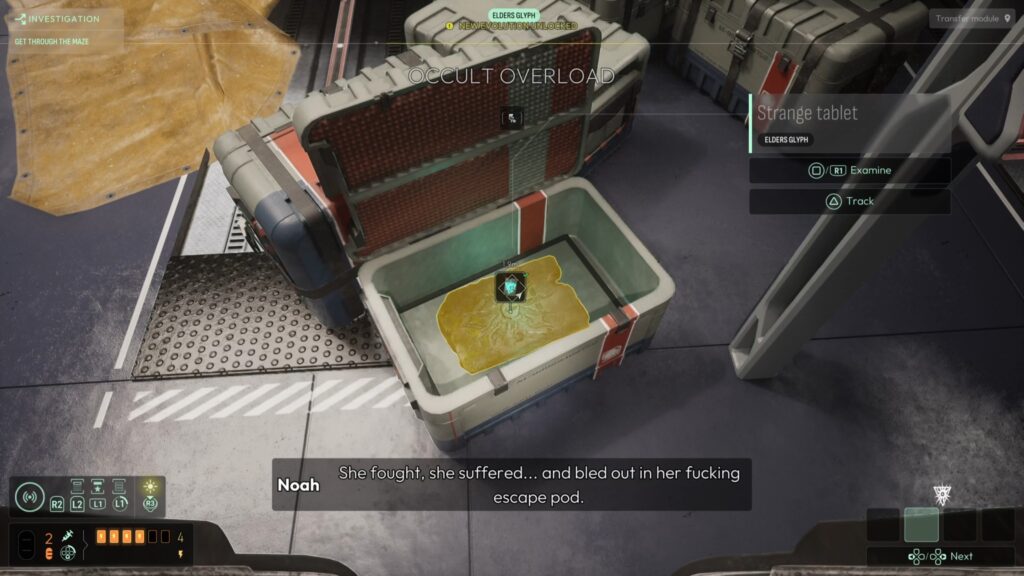Viewport: 1024px width, 576px height.
Task: Click the Strange tablet interaction marker
Action: 511,288
